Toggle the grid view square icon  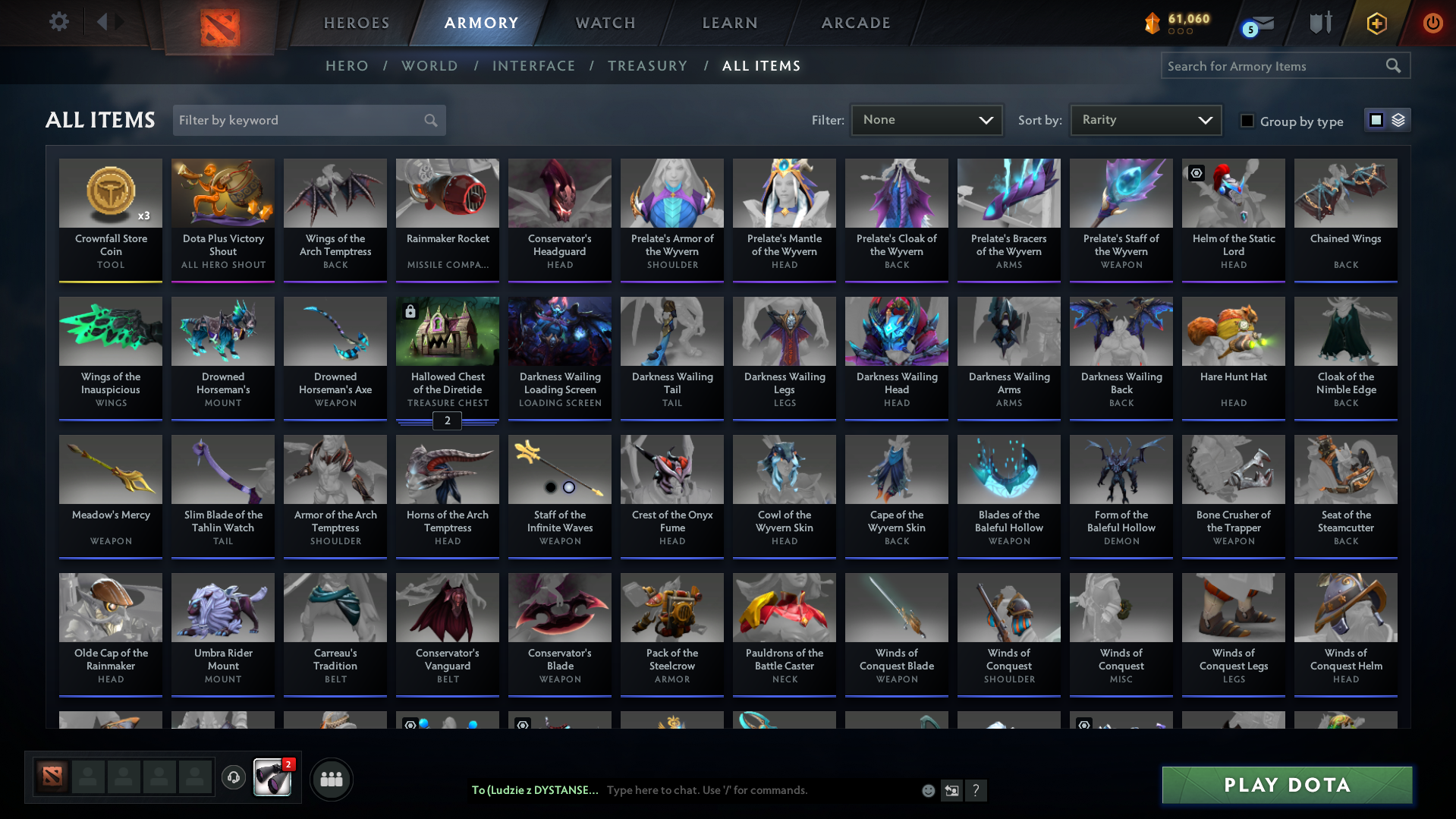pos(1376,119)
